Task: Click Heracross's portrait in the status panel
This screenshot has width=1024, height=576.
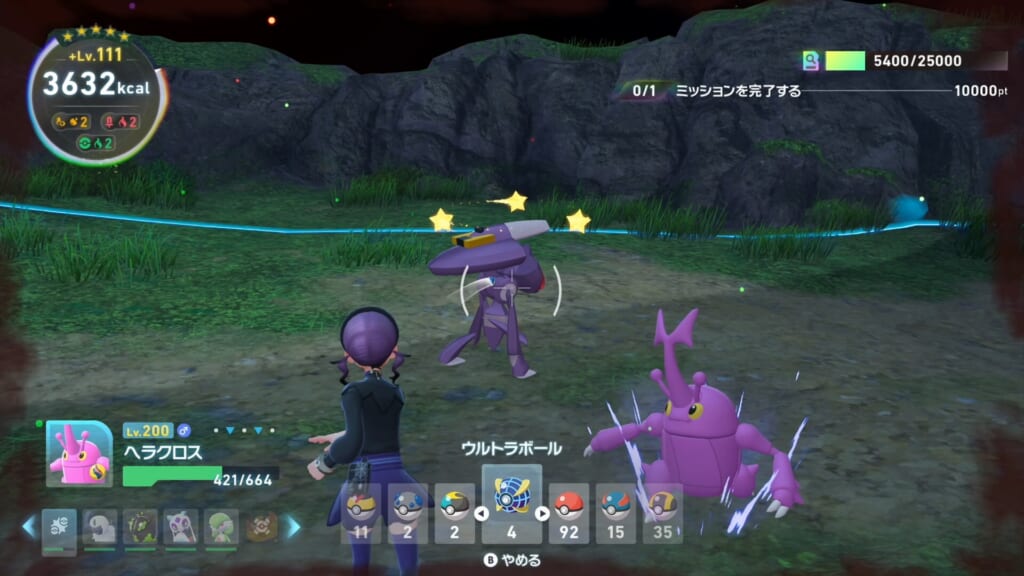Action: (x=79, y=453)
